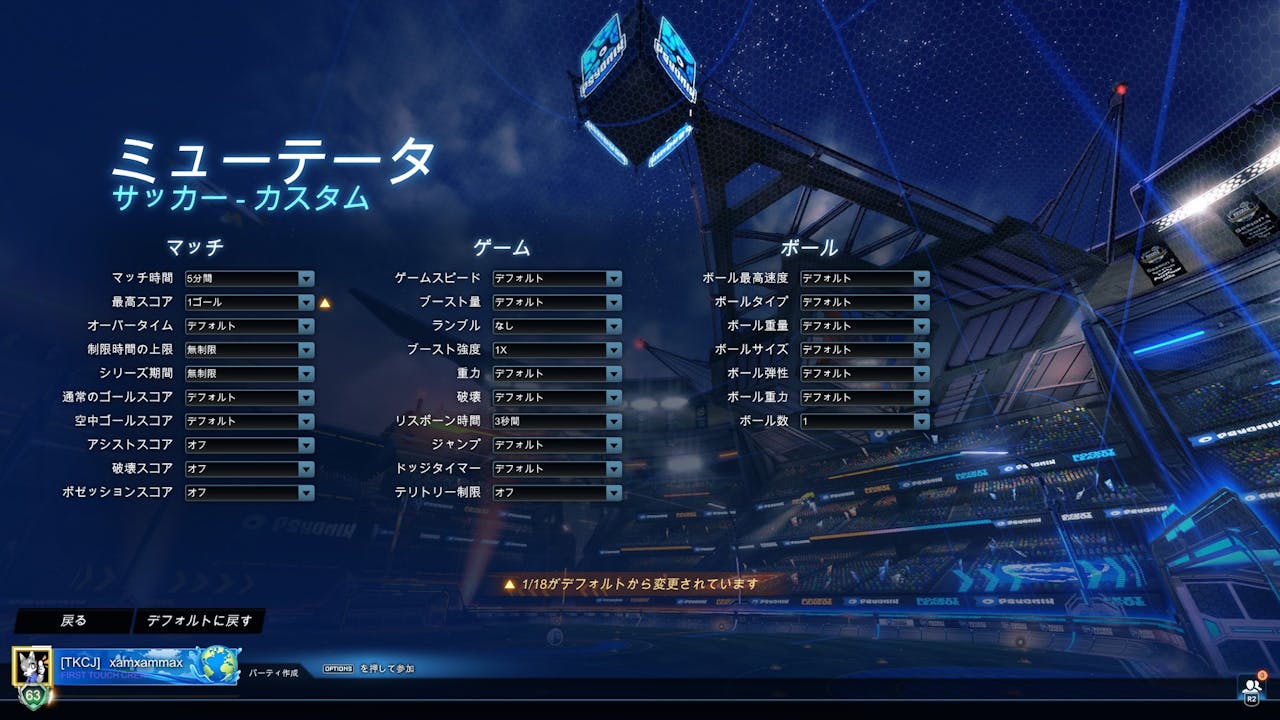The width and height of the screenshot is (1280, 720).
Task: Go back with the 戻る button
Action: tap(73, 621)
